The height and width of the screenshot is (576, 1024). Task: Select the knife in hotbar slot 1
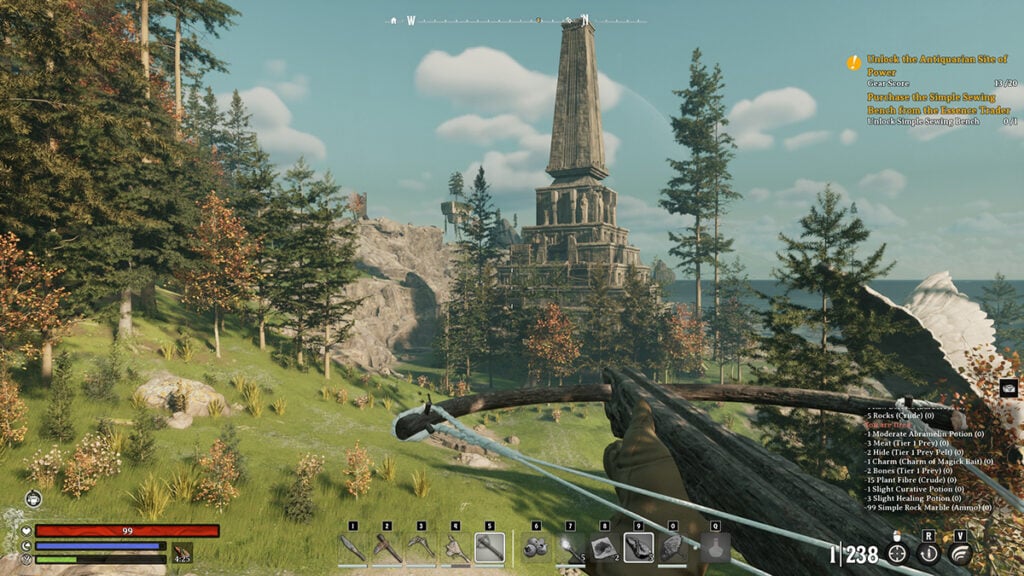353,548
